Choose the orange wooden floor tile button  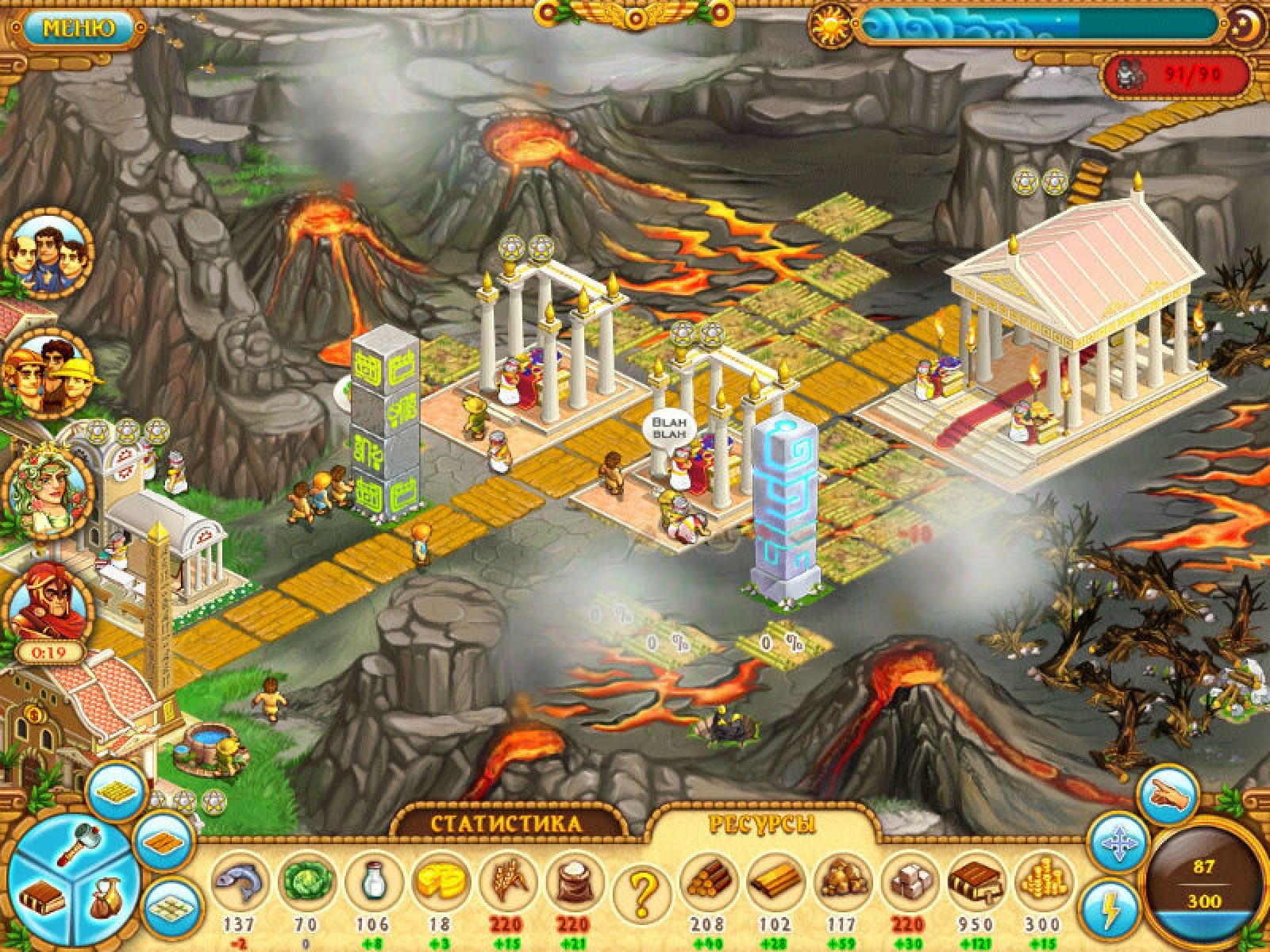click(164, 839)
